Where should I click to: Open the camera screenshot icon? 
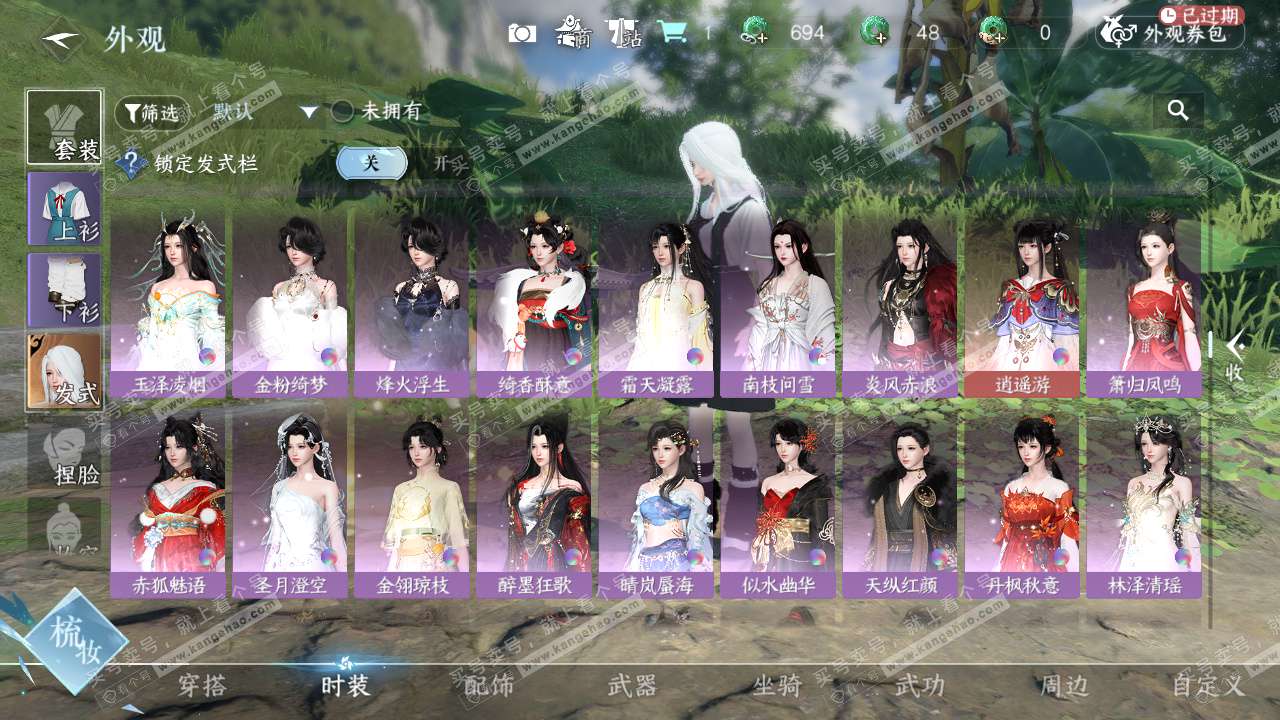[522, 33]
